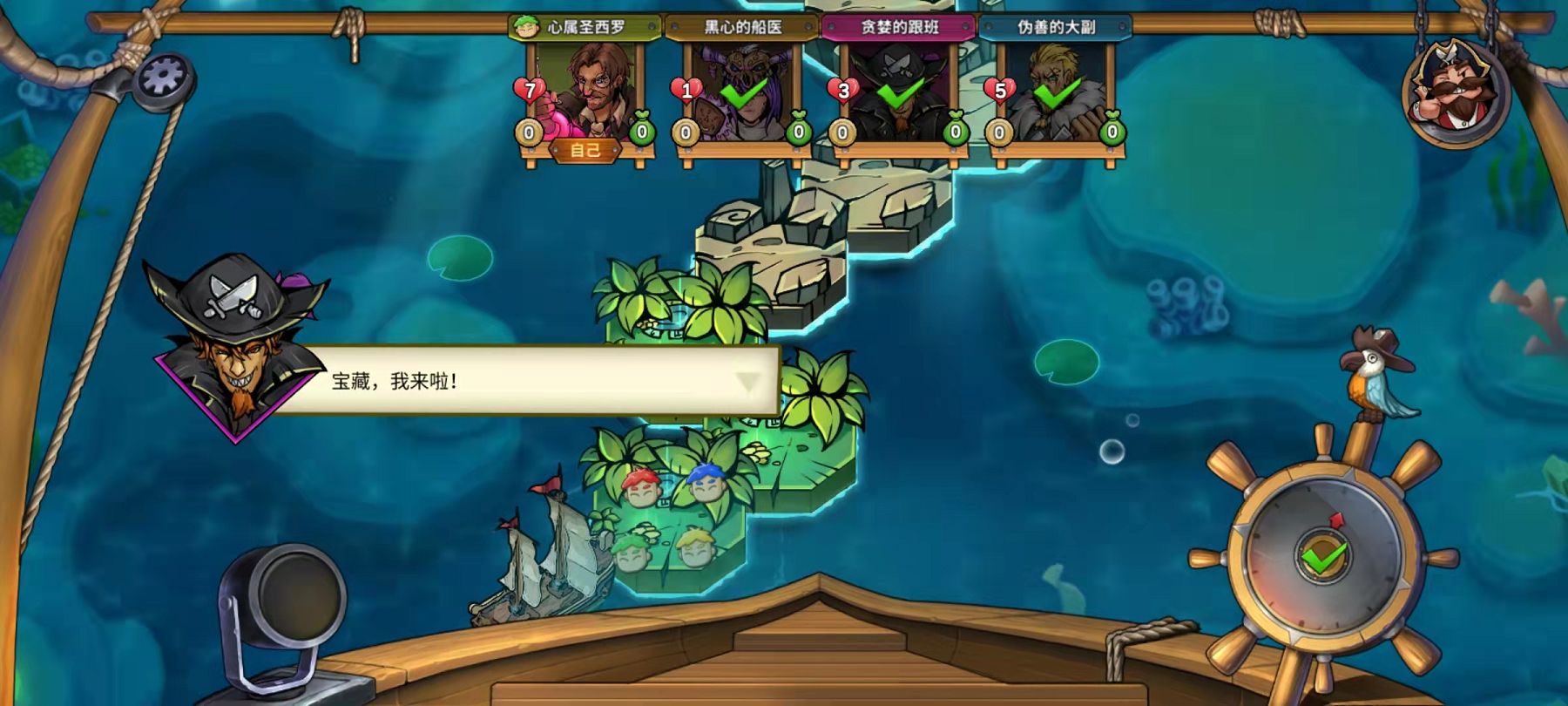Select the 黑心的船医 player portrait

pyautogui.click(x=742, y=93)
